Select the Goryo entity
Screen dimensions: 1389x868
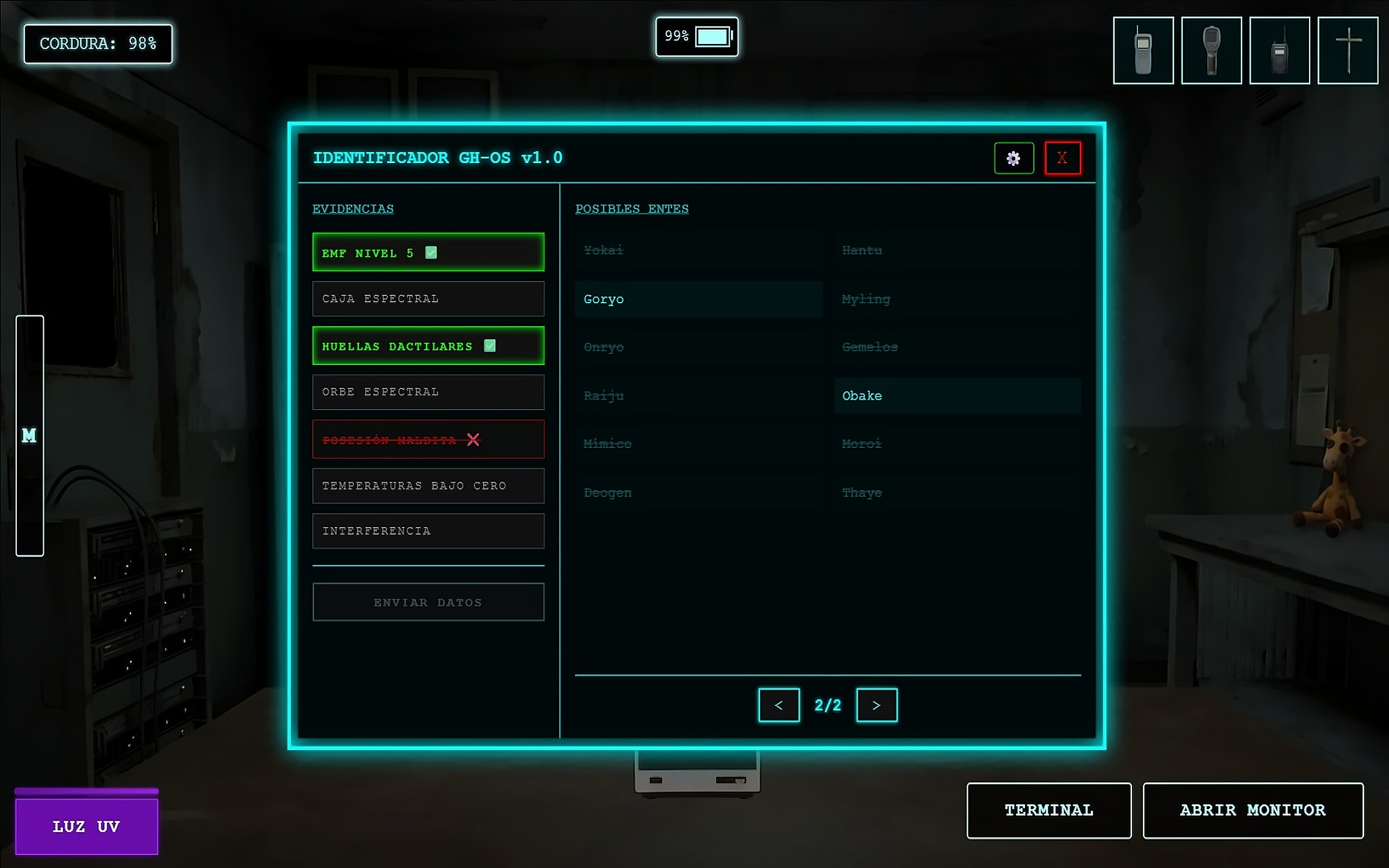[x=699, y=299]
